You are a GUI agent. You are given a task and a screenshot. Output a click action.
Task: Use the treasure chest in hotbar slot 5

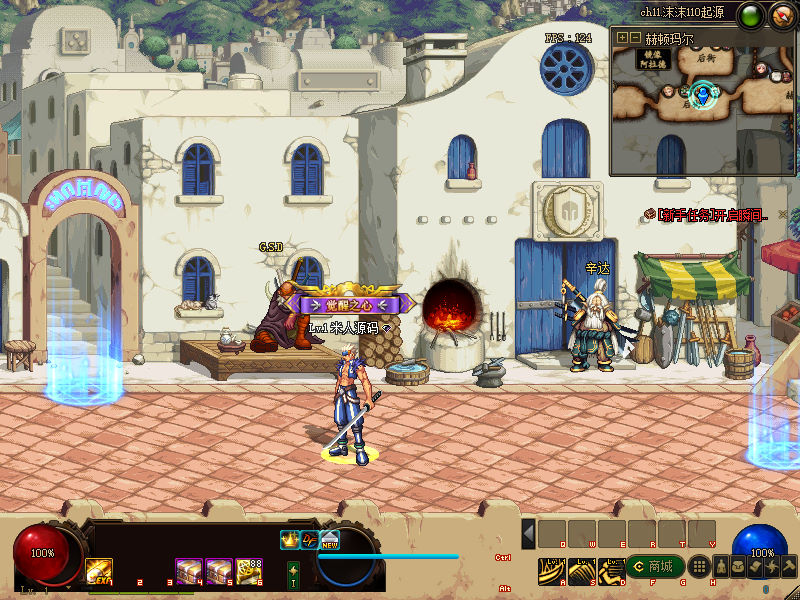[x=219, y=571]
